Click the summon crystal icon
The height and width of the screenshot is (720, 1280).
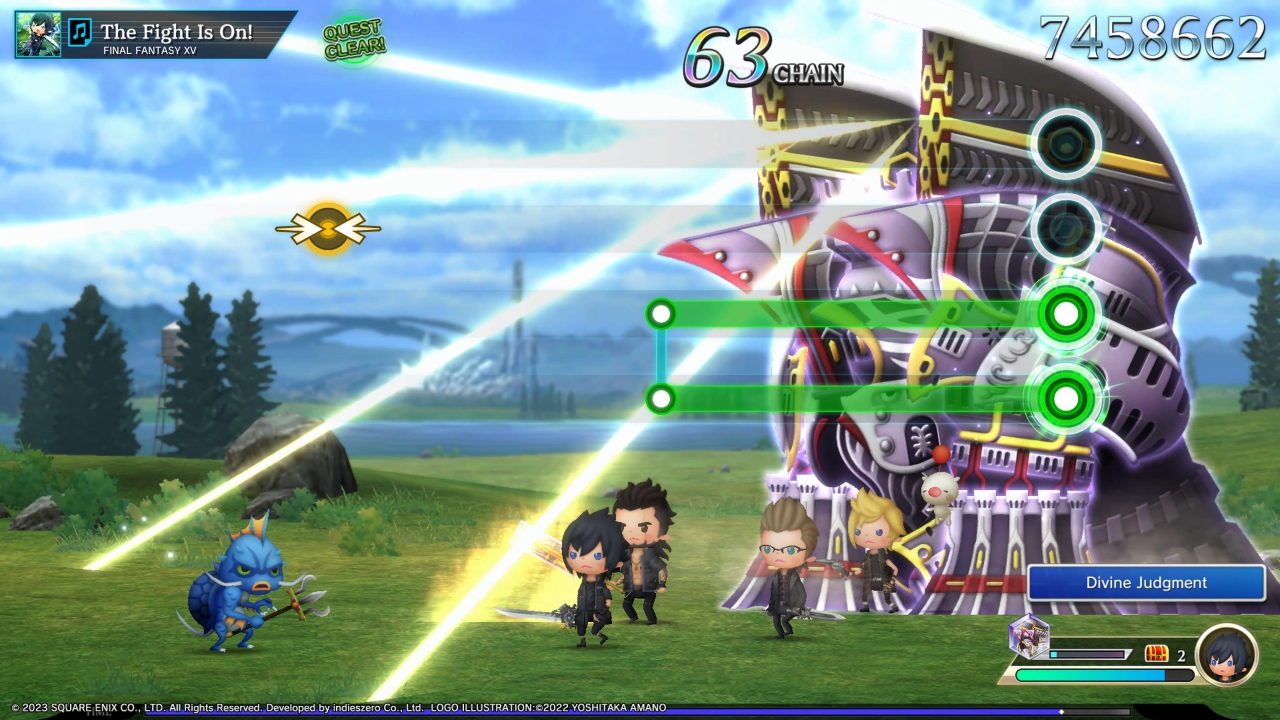click(1029, 636)
